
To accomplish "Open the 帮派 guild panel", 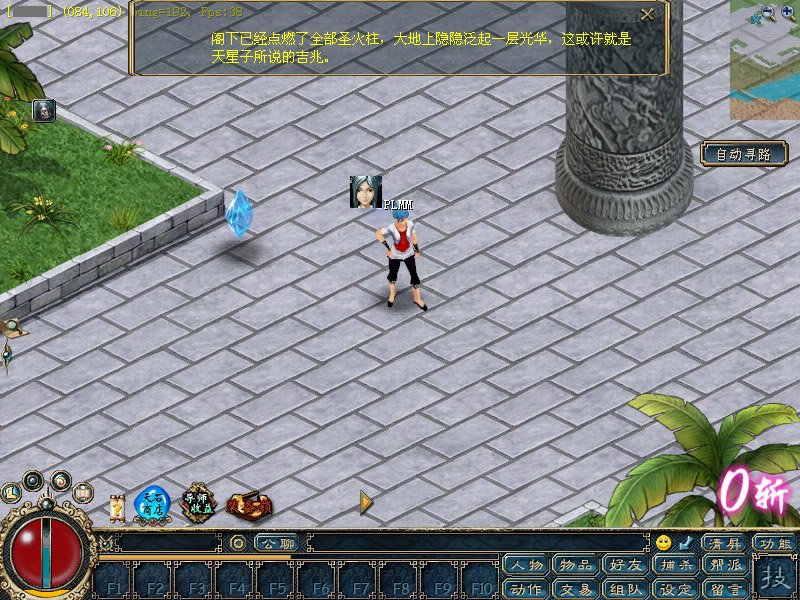I will click(725, 565).
